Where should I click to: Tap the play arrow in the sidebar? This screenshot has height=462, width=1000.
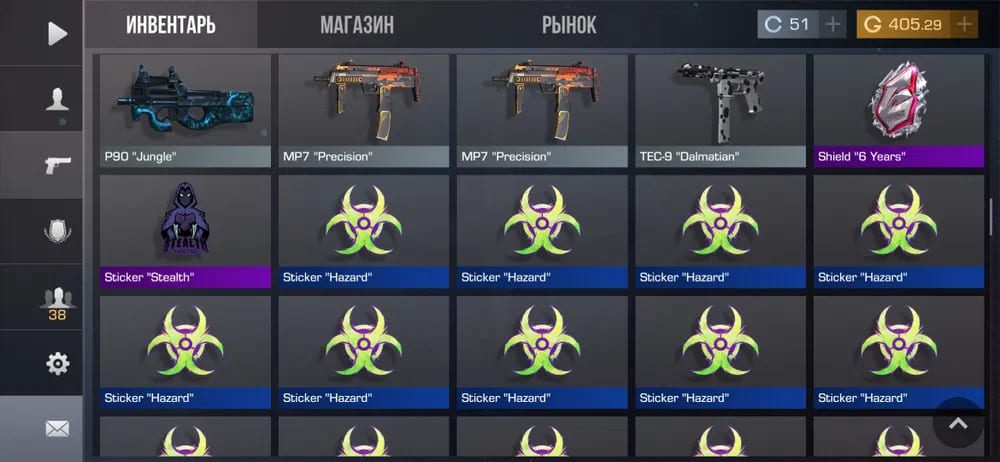[57, 34]
